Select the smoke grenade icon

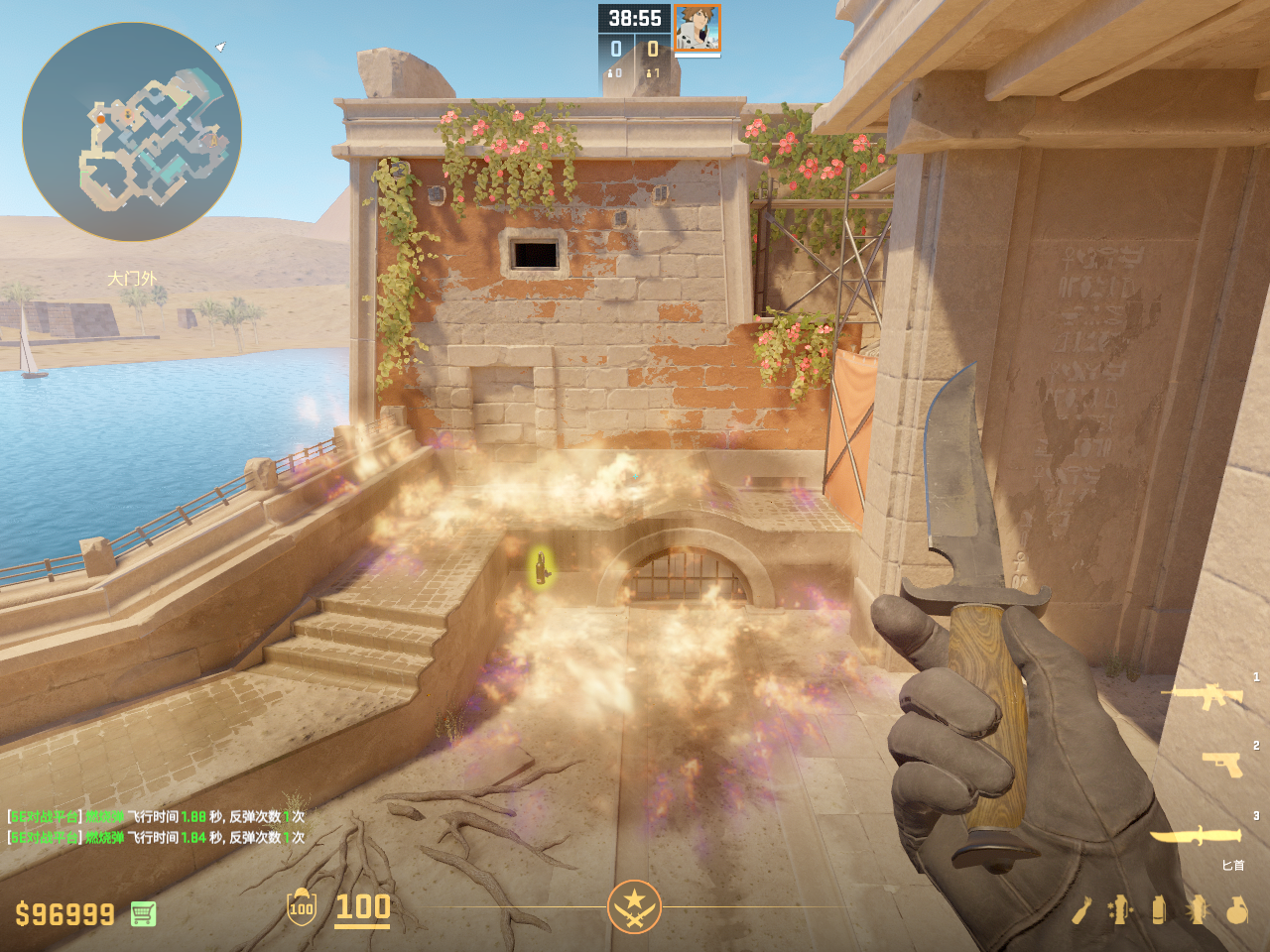[1159, 909]
